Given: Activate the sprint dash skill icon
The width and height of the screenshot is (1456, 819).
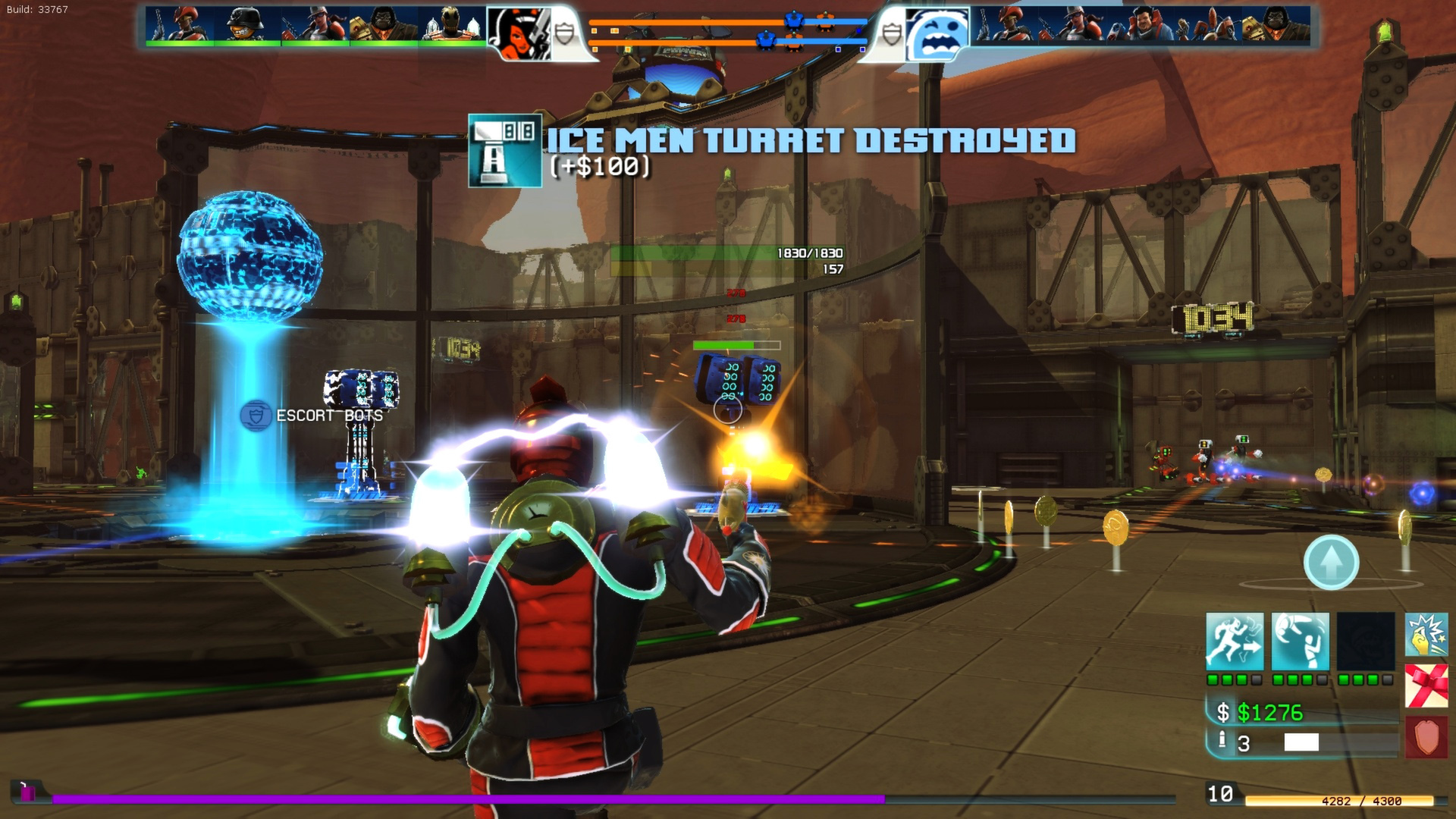Looking at the screenshot, I should click(1235, 642).
